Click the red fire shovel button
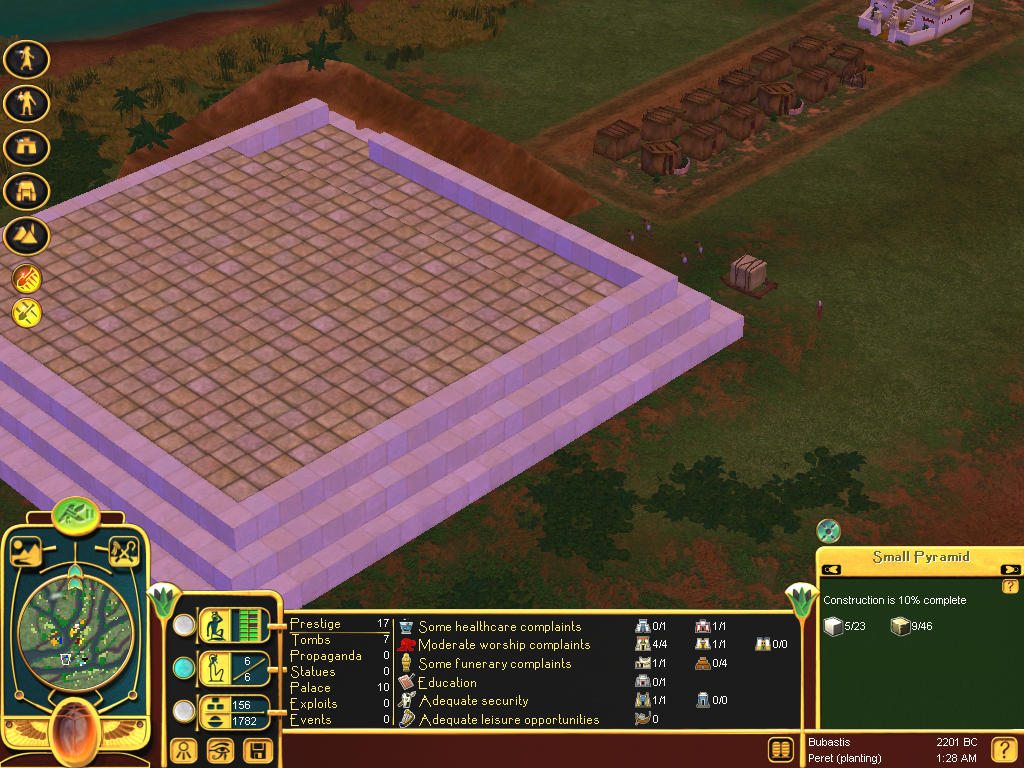Image resolution: width=1024 pixels, height=768 pixels. pos(27,279)
